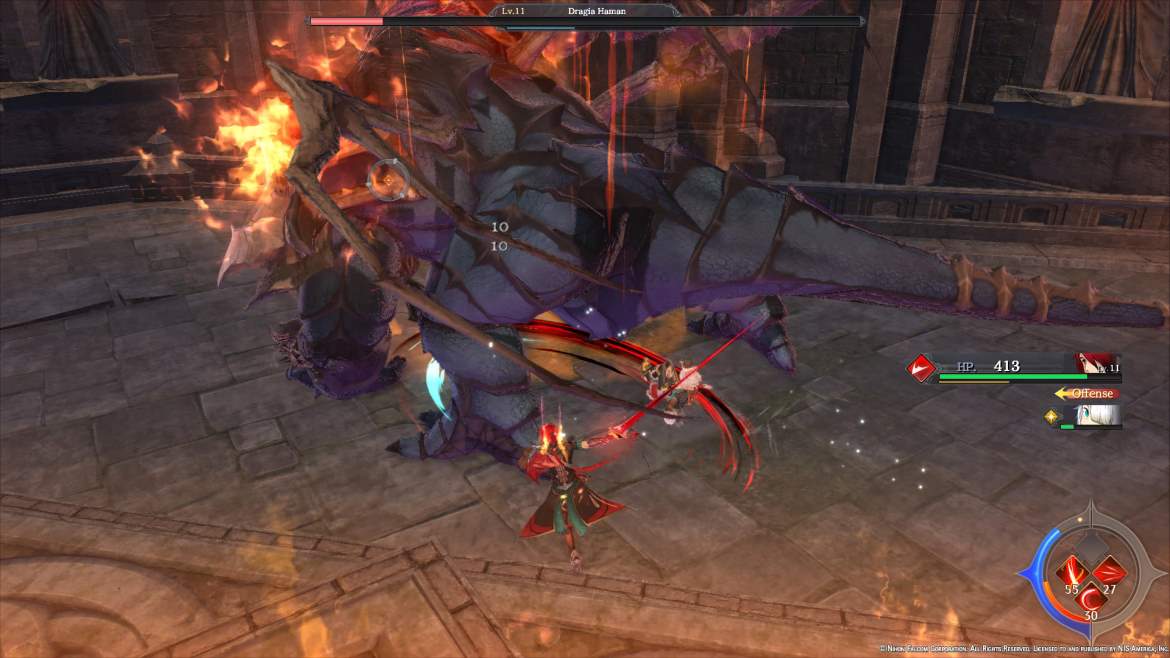Use the bottom crescent skill costing 30
This screenshot has width=1170, height=658.
point(1091,598)
